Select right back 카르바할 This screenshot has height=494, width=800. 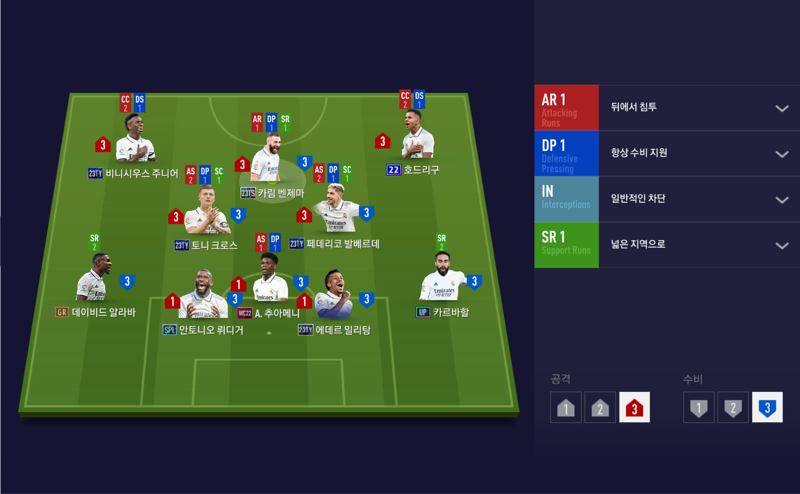point(443,280)
